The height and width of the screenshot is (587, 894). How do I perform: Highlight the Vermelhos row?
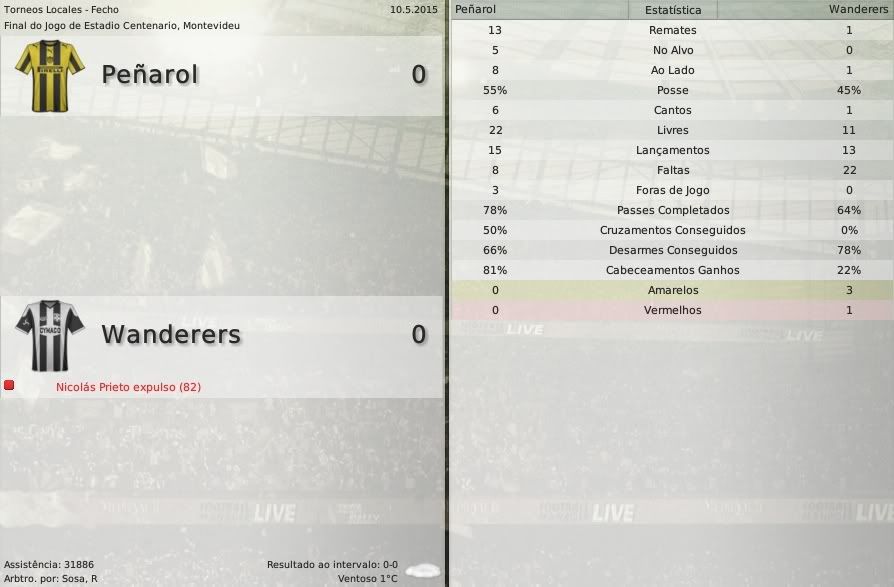(x=672, y=310)
